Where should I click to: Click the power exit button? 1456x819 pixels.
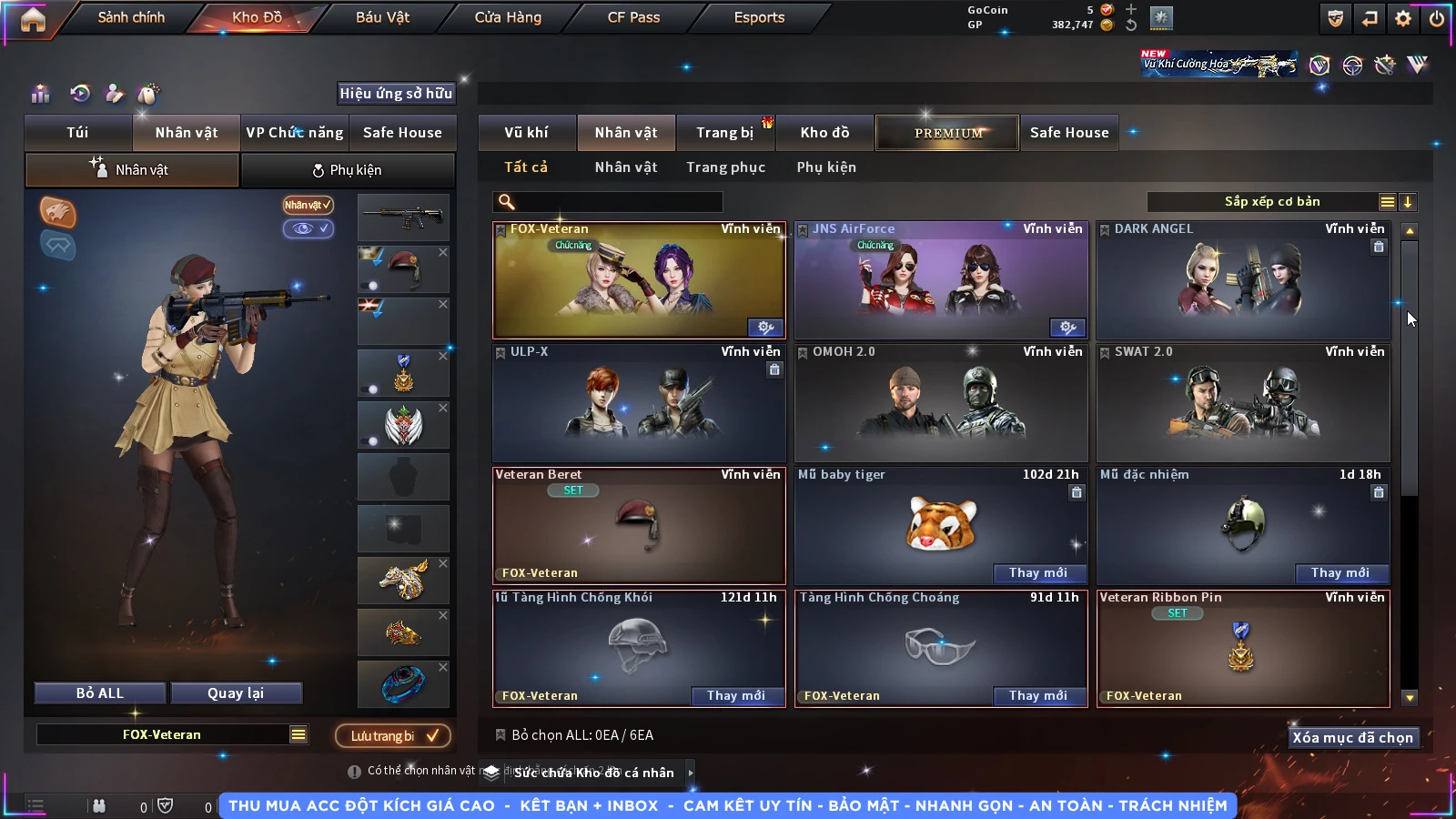(1436, 18)
